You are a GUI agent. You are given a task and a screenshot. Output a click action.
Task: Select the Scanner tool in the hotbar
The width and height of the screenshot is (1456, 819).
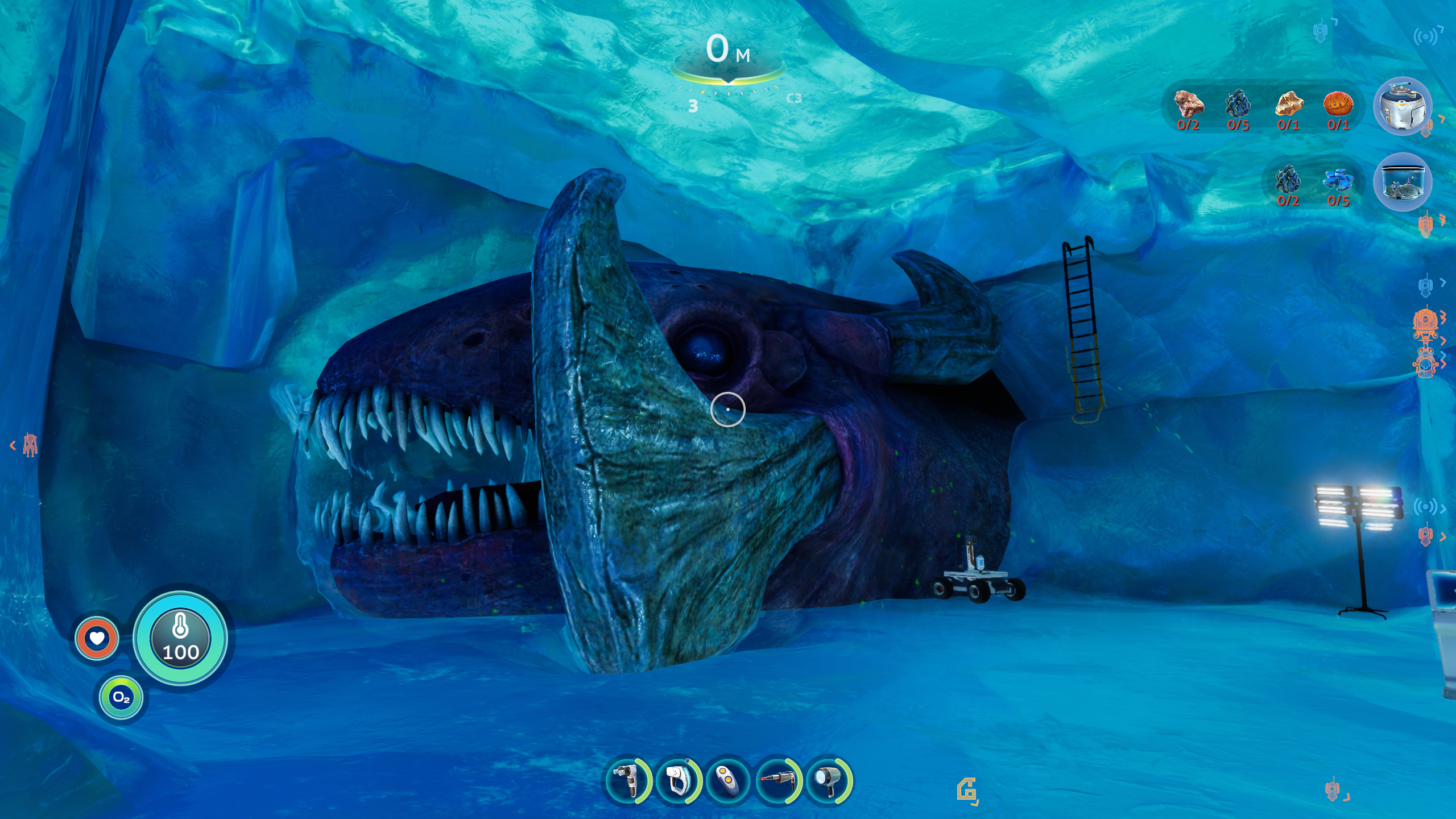[627, 780]
